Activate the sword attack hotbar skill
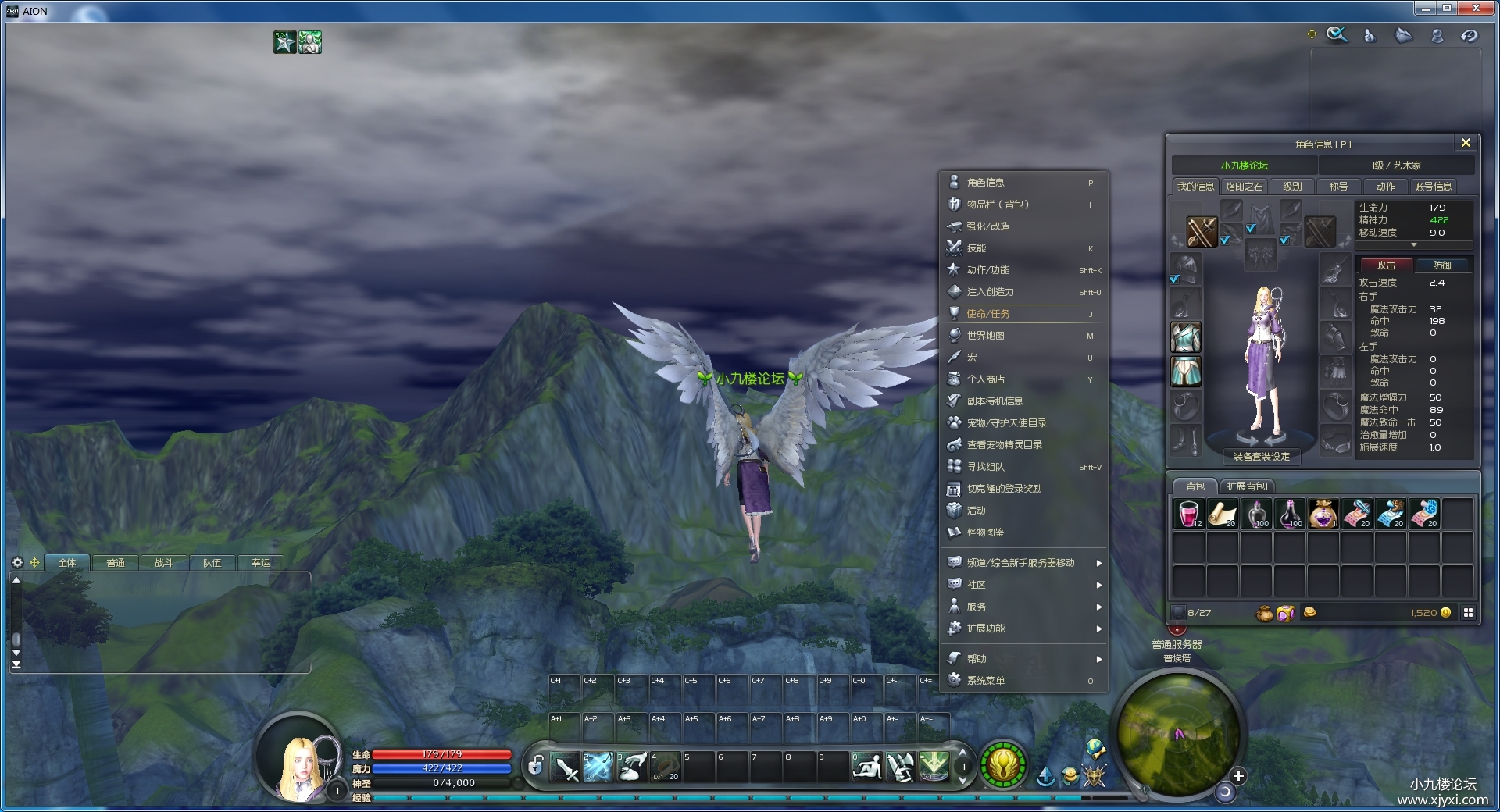The height and width of the screenshot is (812, 1500). click(x=565, y=767)
